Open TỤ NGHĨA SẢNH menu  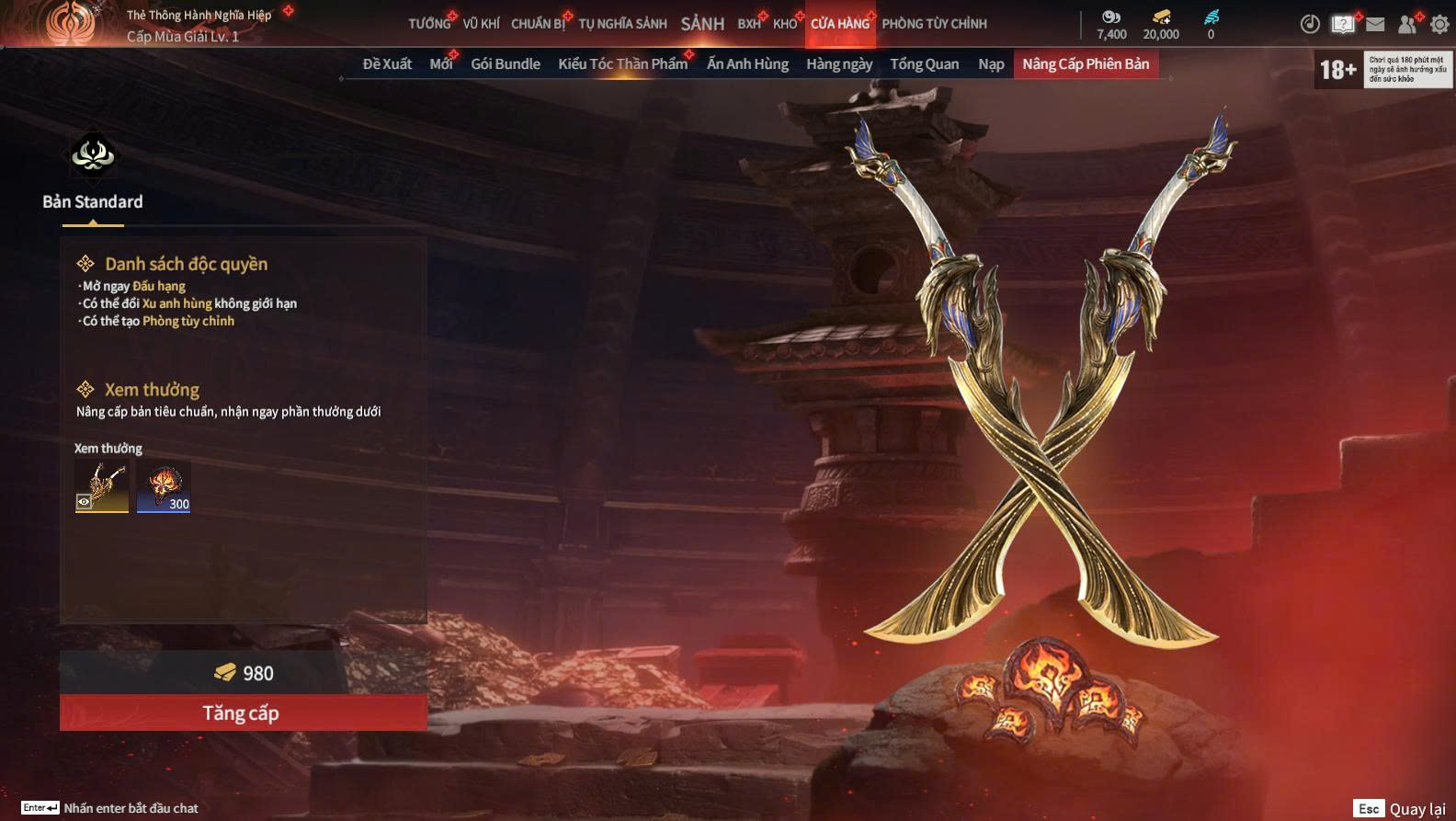622,24
